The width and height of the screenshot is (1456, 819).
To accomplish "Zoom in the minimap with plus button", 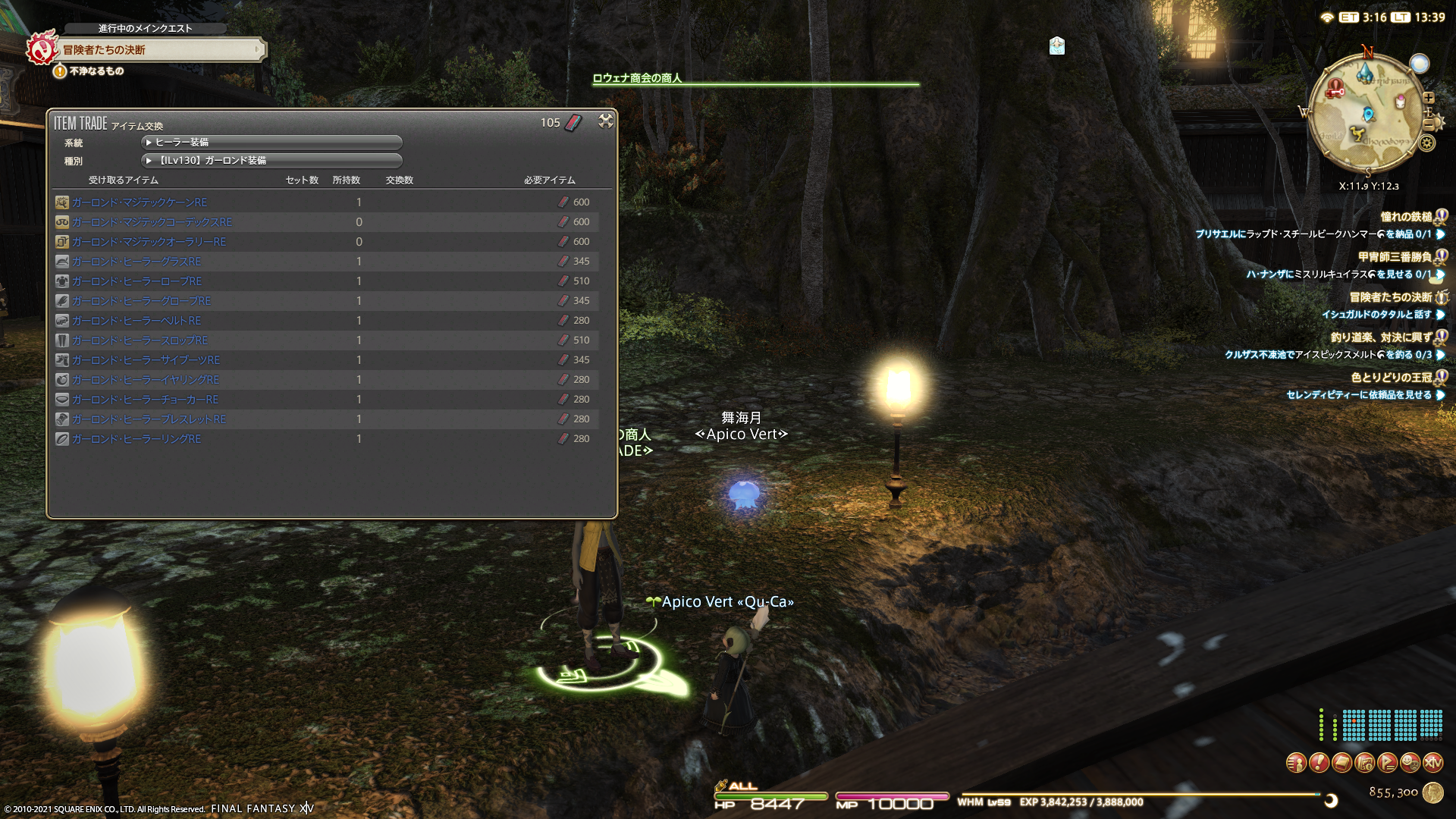I will 1429,98.
